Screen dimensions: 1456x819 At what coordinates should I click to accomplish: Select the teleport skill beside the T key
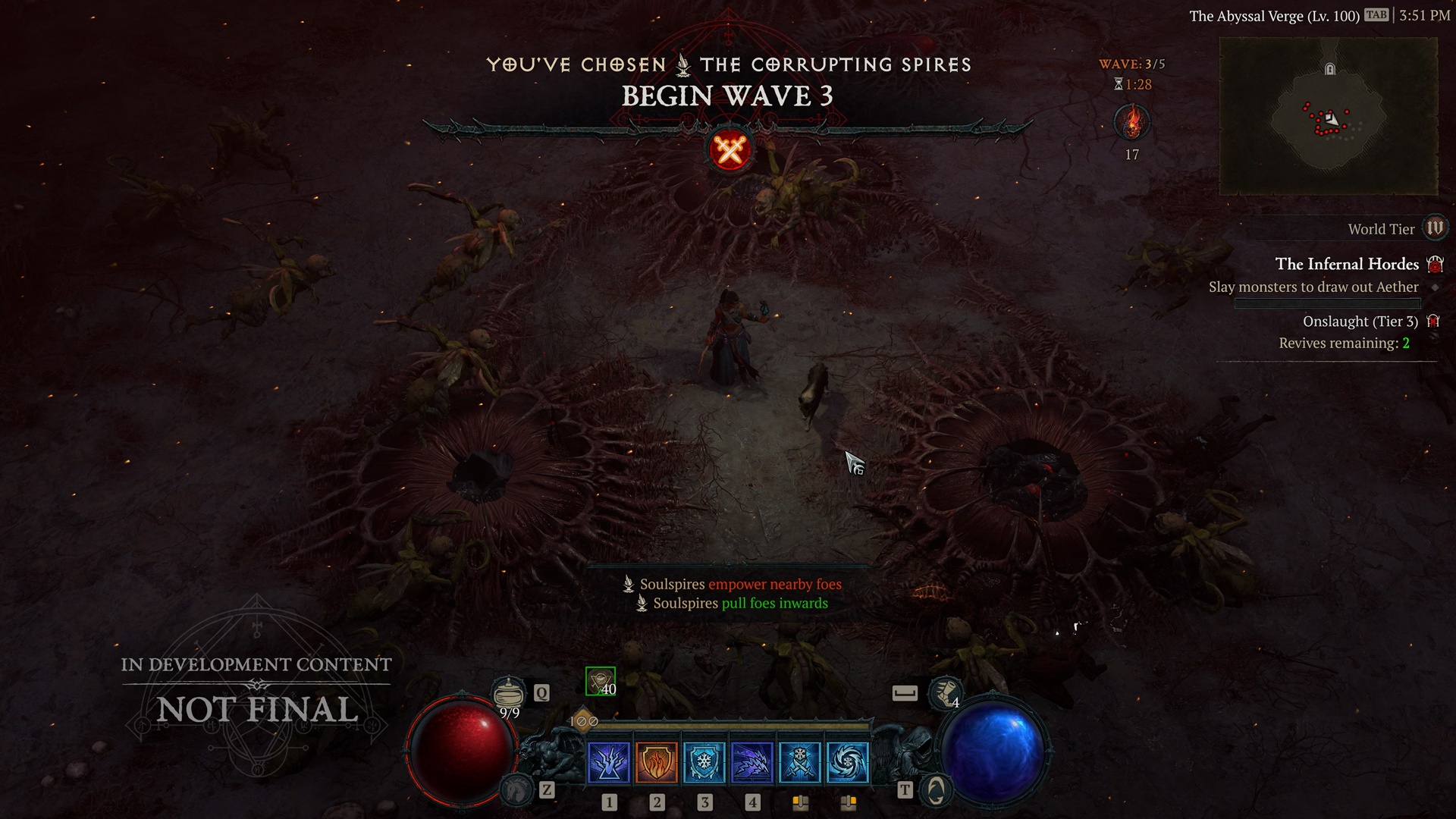(x=936, y=790)
